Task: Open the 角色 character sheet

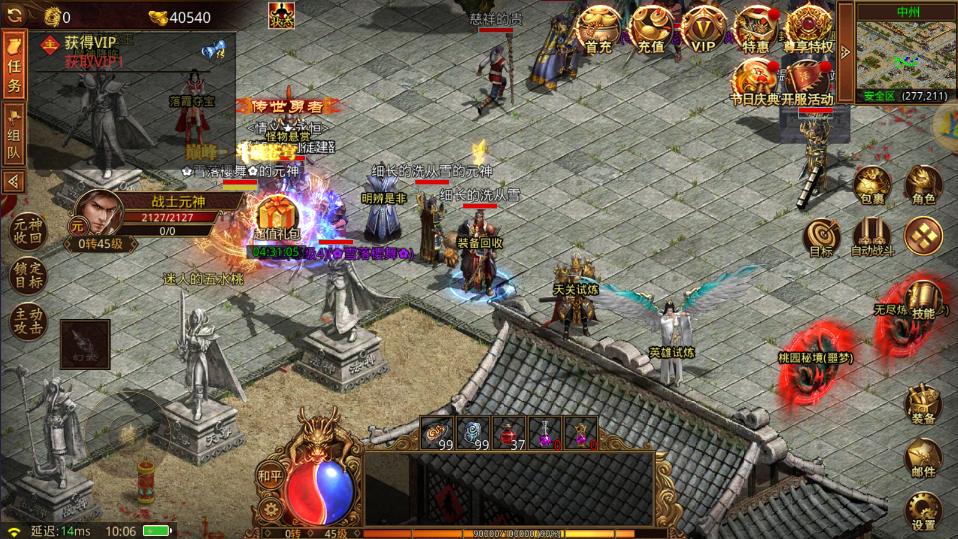Action: [x=923, y=186]
